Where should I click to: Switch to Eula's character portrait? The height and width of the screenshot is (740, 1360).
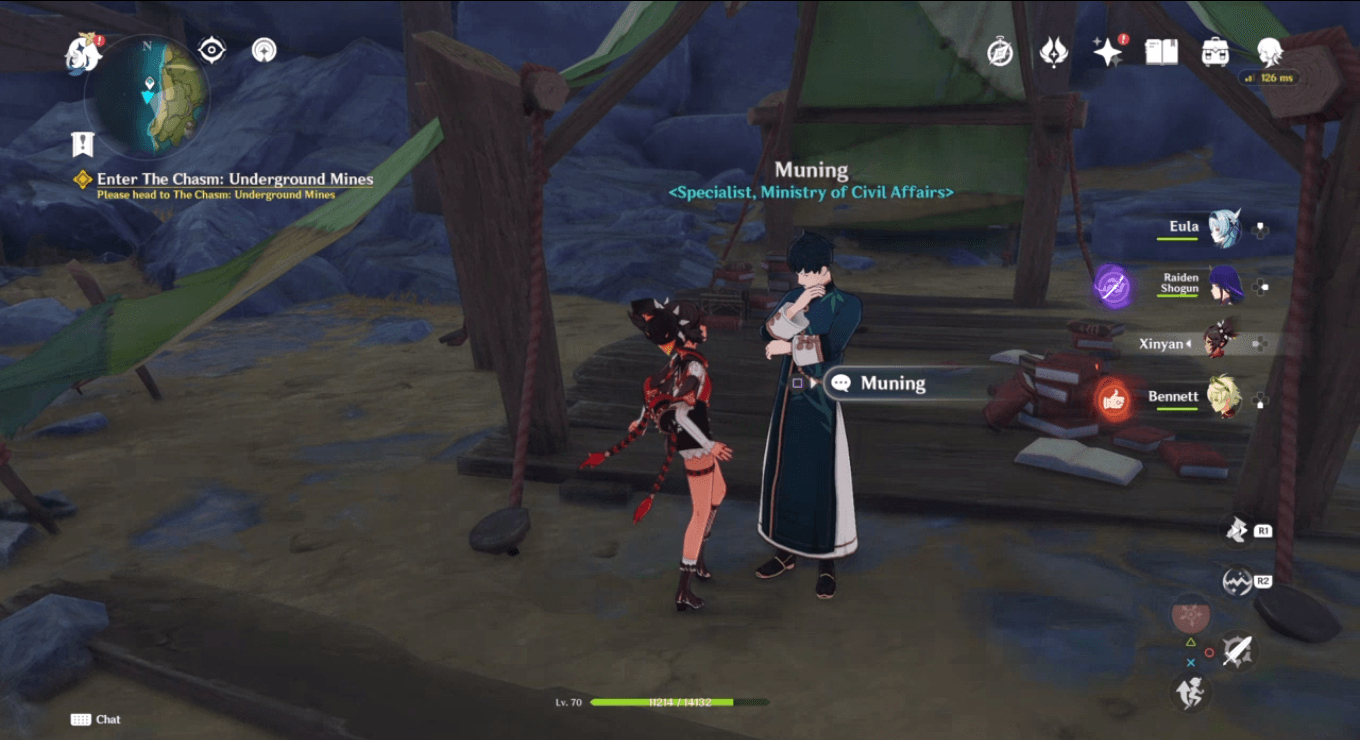click(1228, 228)
